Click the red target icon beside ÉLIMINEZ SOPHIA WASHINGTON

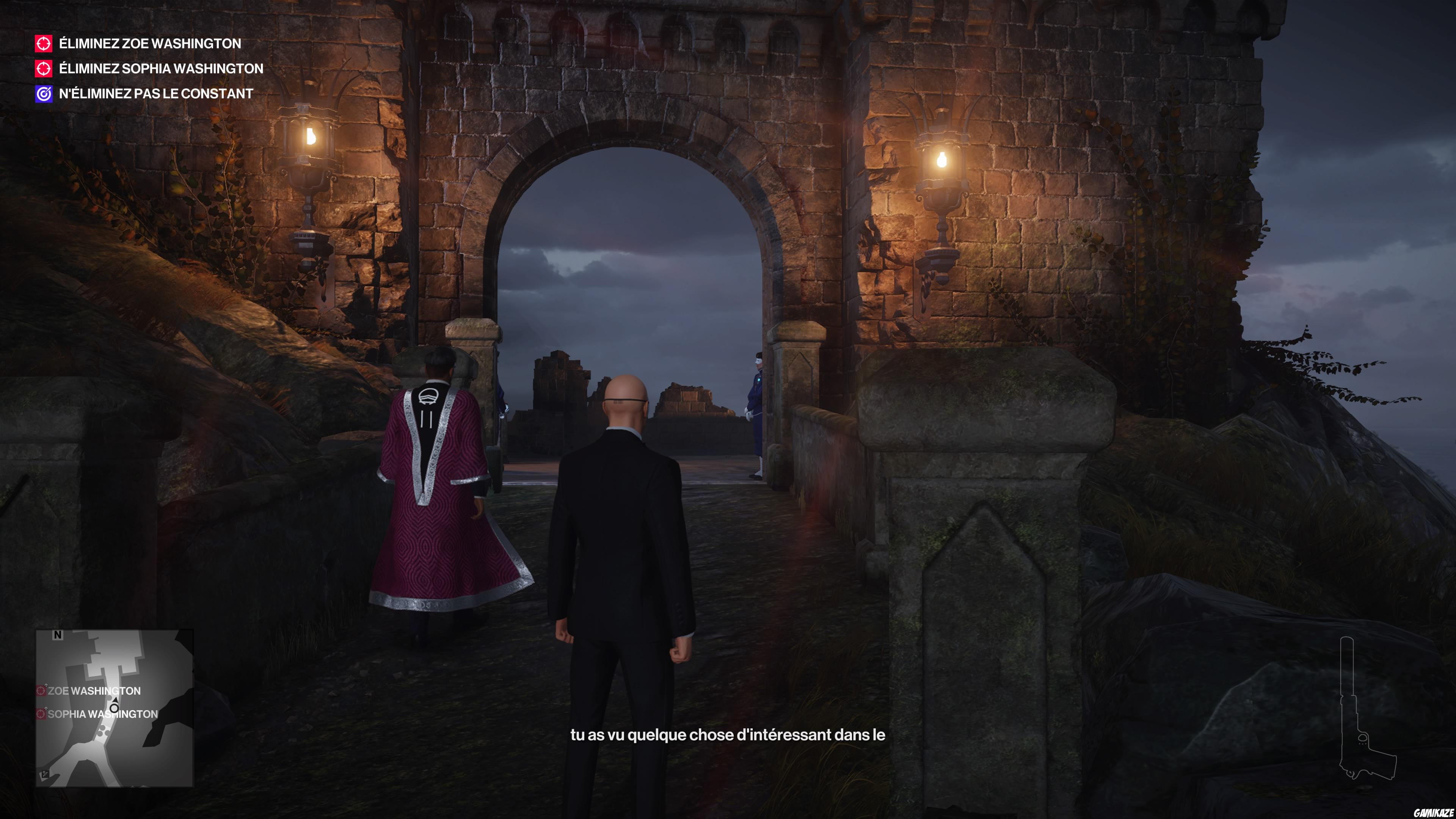(44, 68)
